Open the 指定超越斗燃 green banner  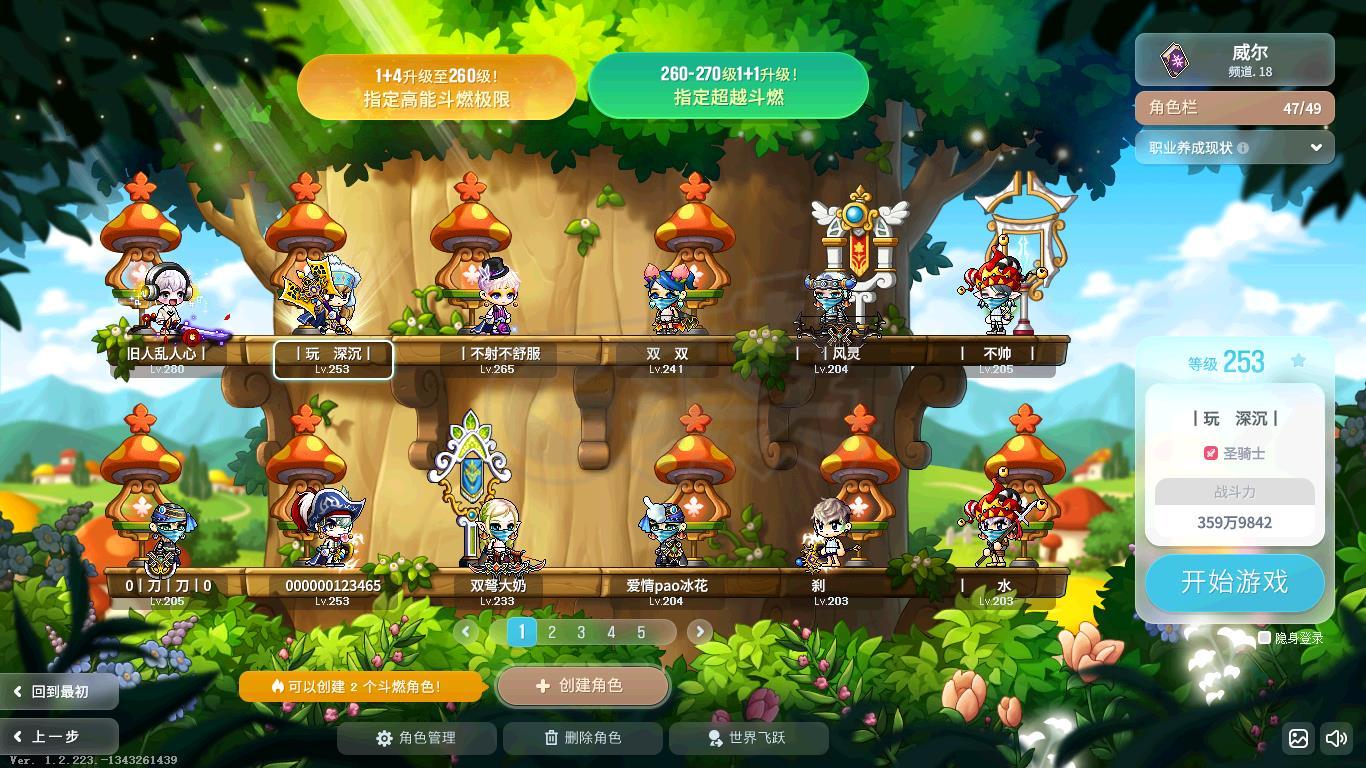coord(728,86)
